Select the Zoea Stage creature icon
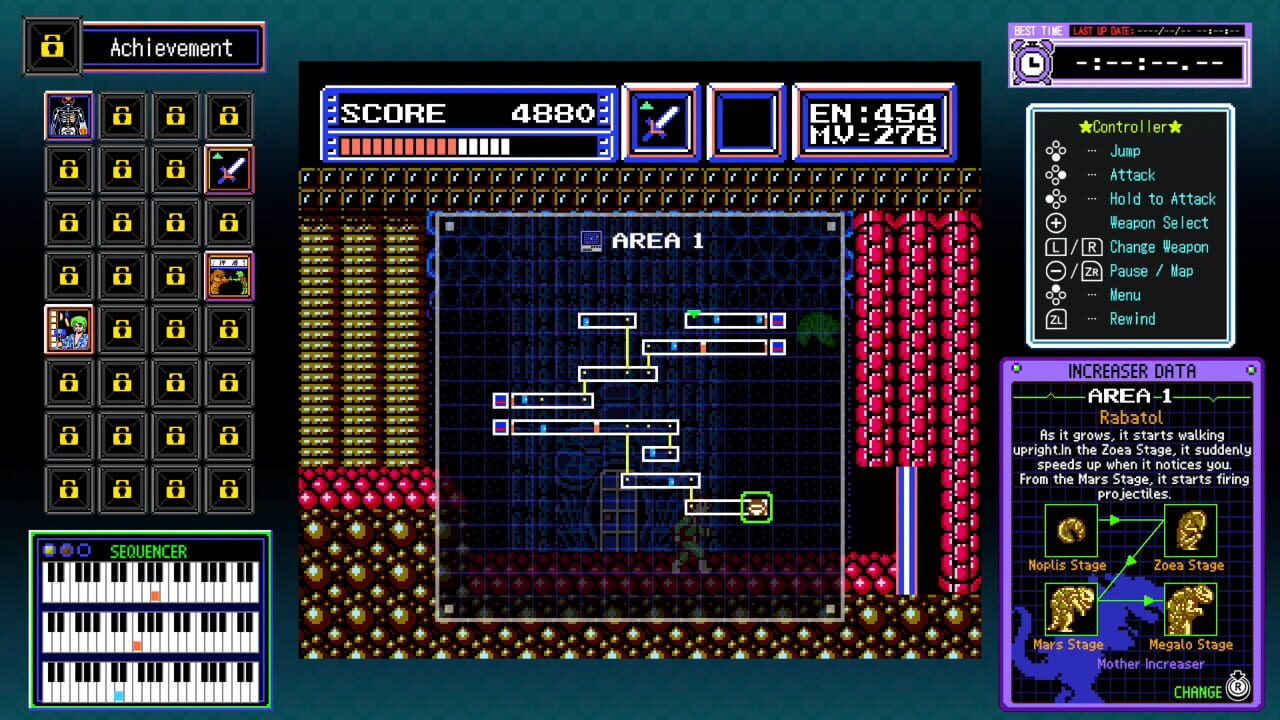 click(1189, 531)
